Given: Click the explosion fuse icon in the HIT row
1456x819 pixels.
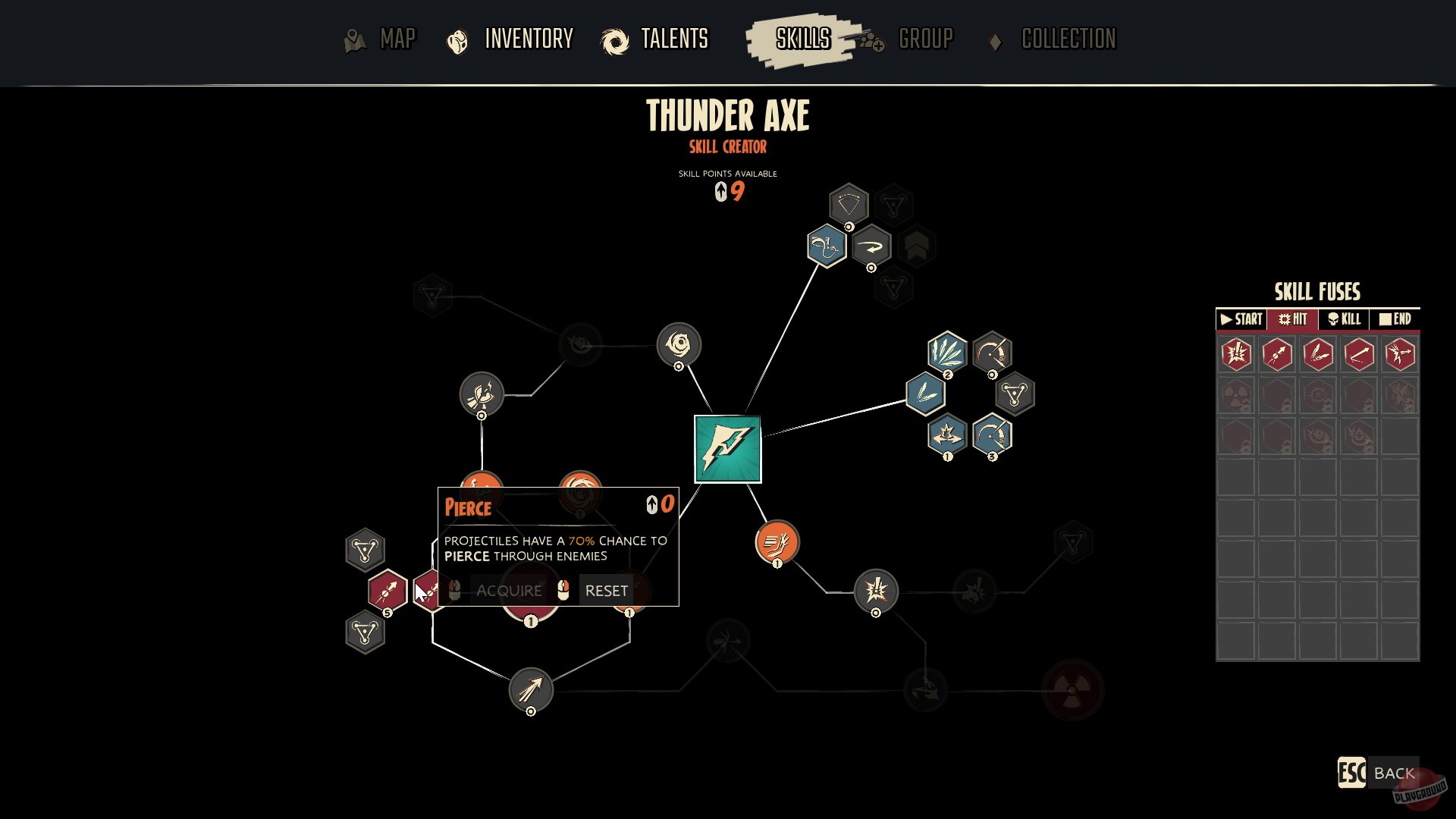Looking at the screenshot, I should coord(1235,354).
